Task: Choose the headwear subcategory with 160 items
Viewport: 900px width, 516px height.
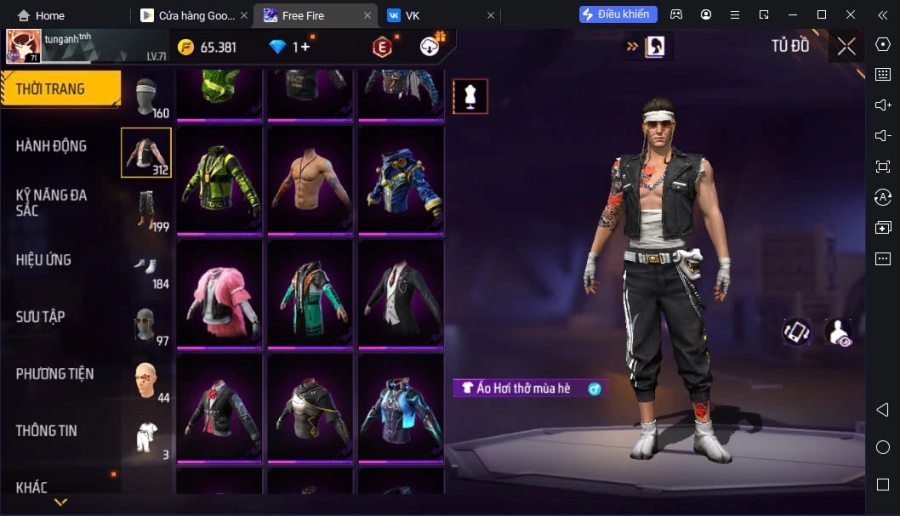Action: click(x=147, y=96)
